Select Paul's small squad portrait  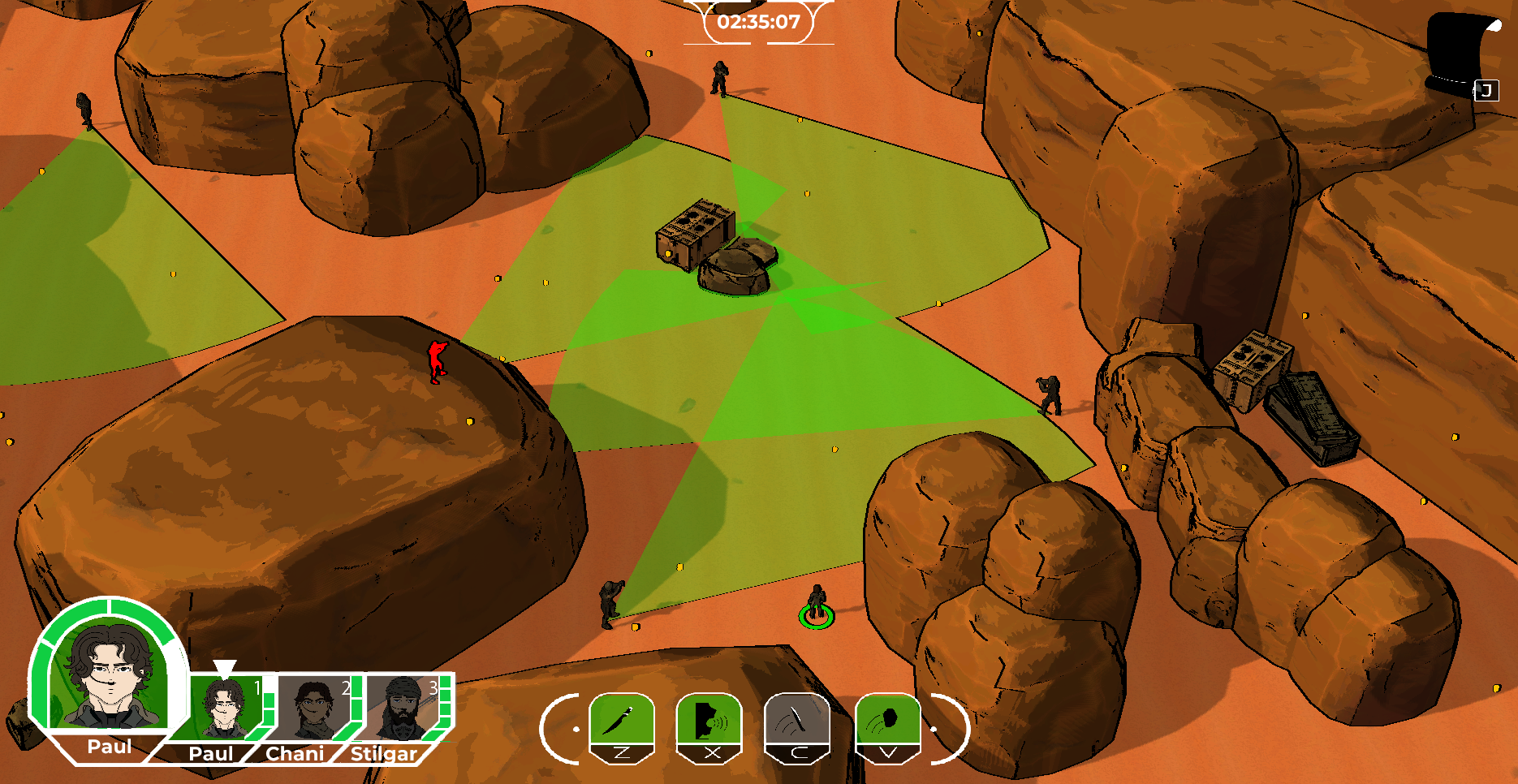click(224, 708)
